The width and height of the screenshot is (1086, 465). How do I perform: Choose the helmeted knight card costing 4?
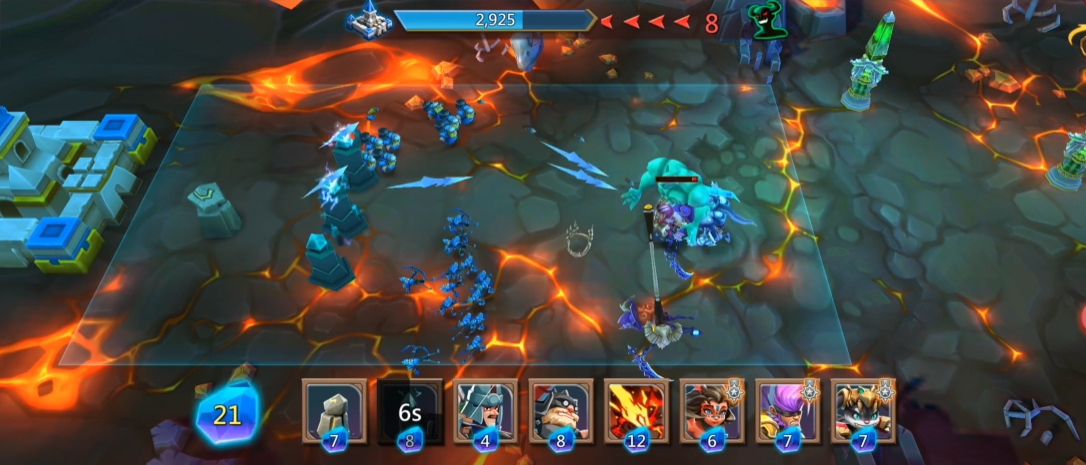[485, 410]
